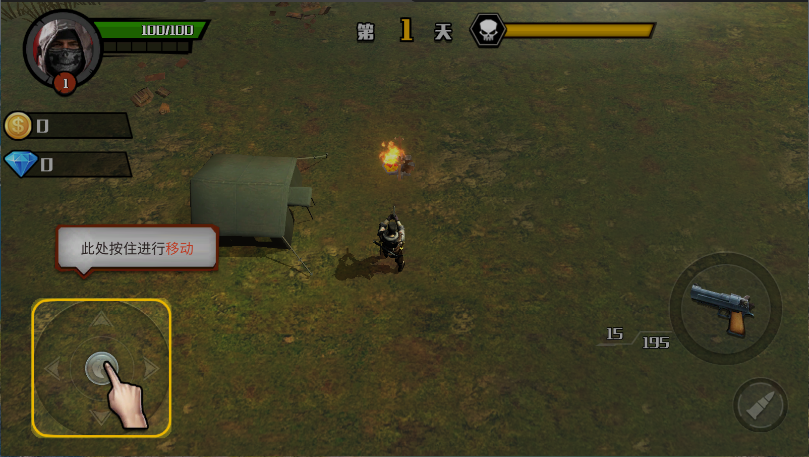The width and height of the screenshot is (809, 457).
Task: Tap the bullet reload button
Action: (760, 405)
